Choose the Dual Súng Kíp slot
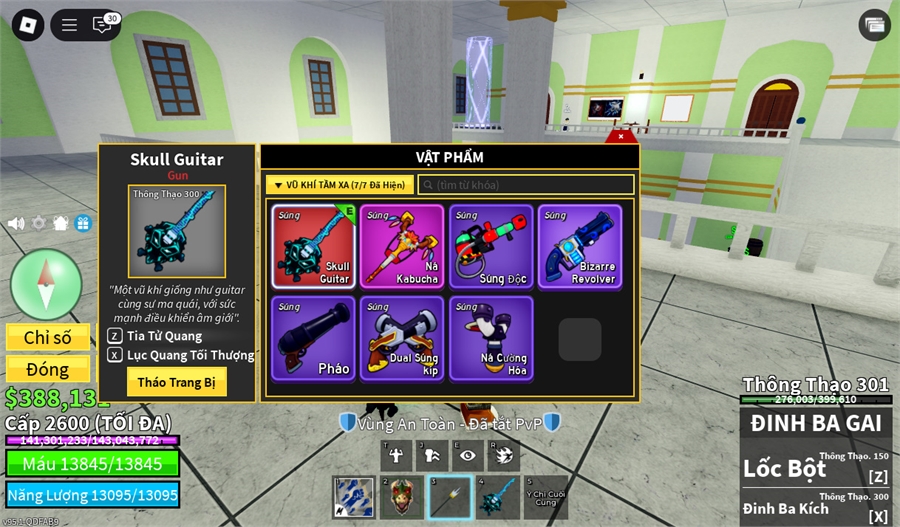The height and width of the screenshot is (527, 900). pyautogui.click(x=401, y=338)
